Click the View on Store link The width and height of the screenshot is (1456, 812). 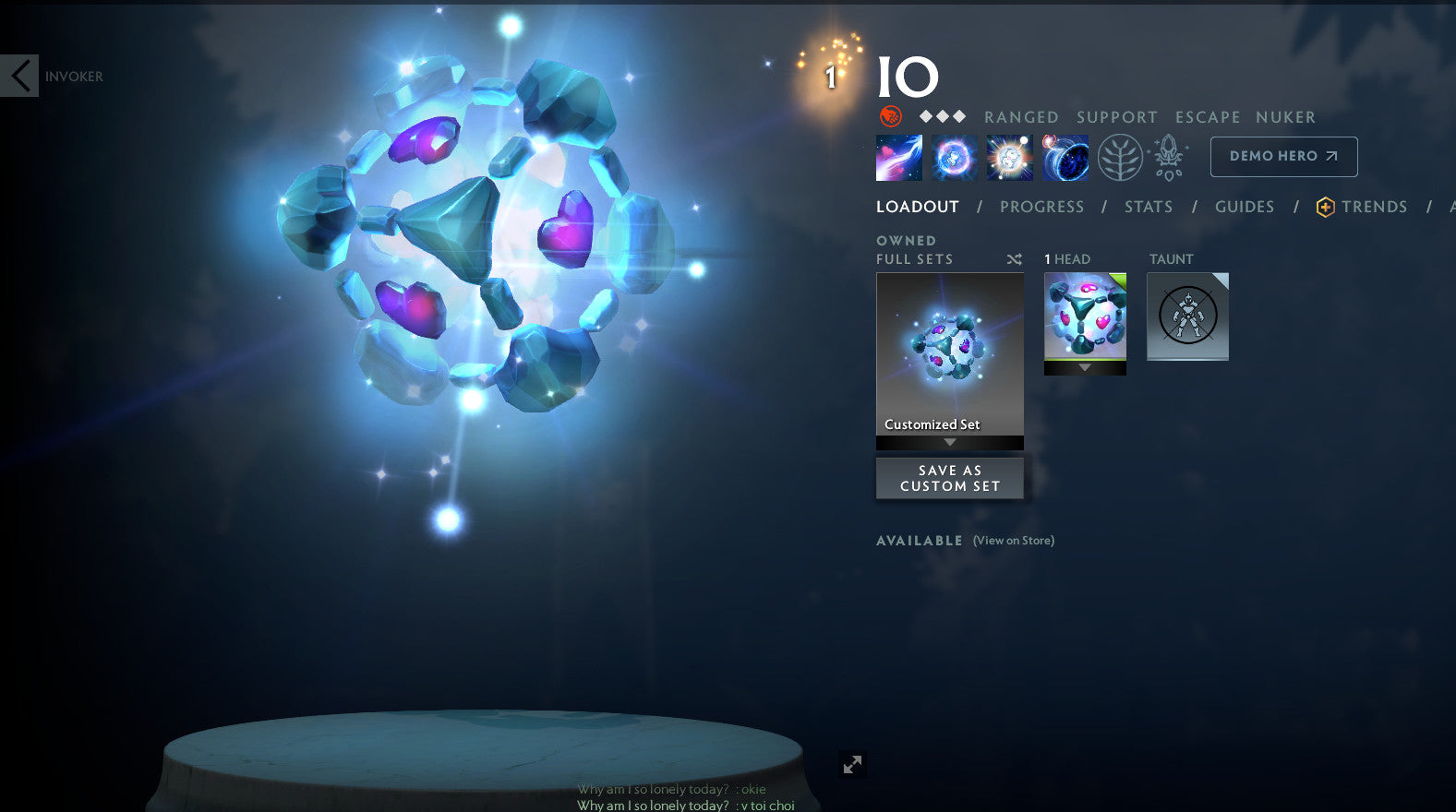pos(1012,540)
